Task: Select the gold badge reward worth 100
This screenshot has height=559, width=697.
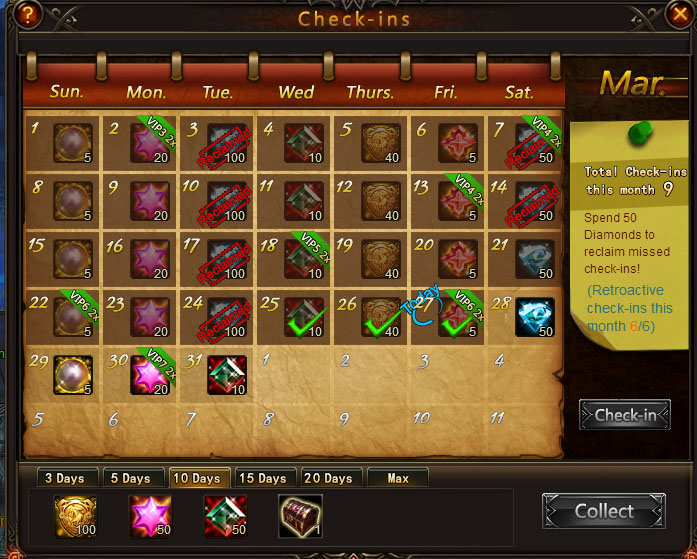Action: 76,515
